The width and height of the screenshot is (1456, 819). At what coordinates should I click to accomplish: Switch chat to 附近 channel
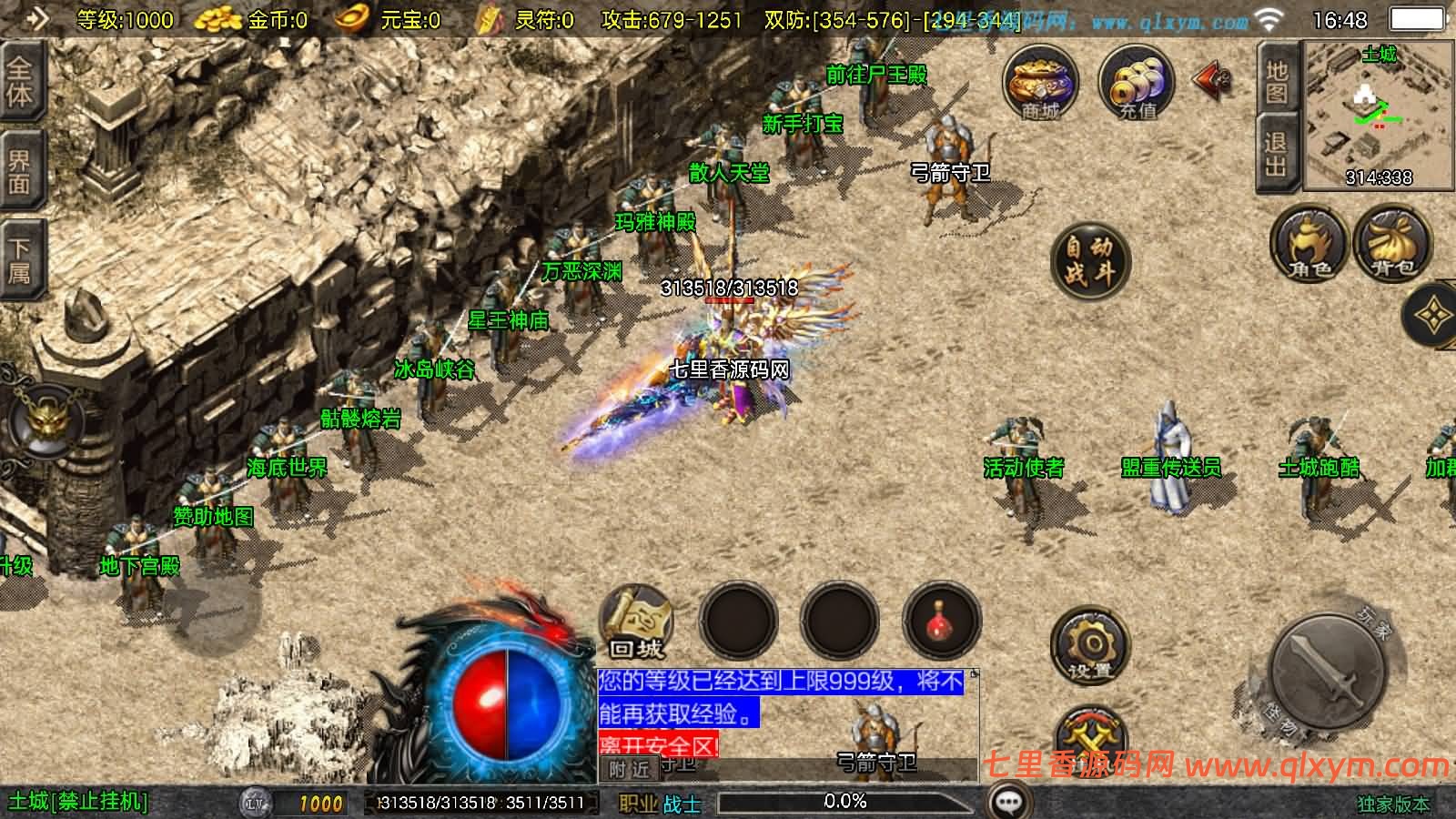point(630,770)
